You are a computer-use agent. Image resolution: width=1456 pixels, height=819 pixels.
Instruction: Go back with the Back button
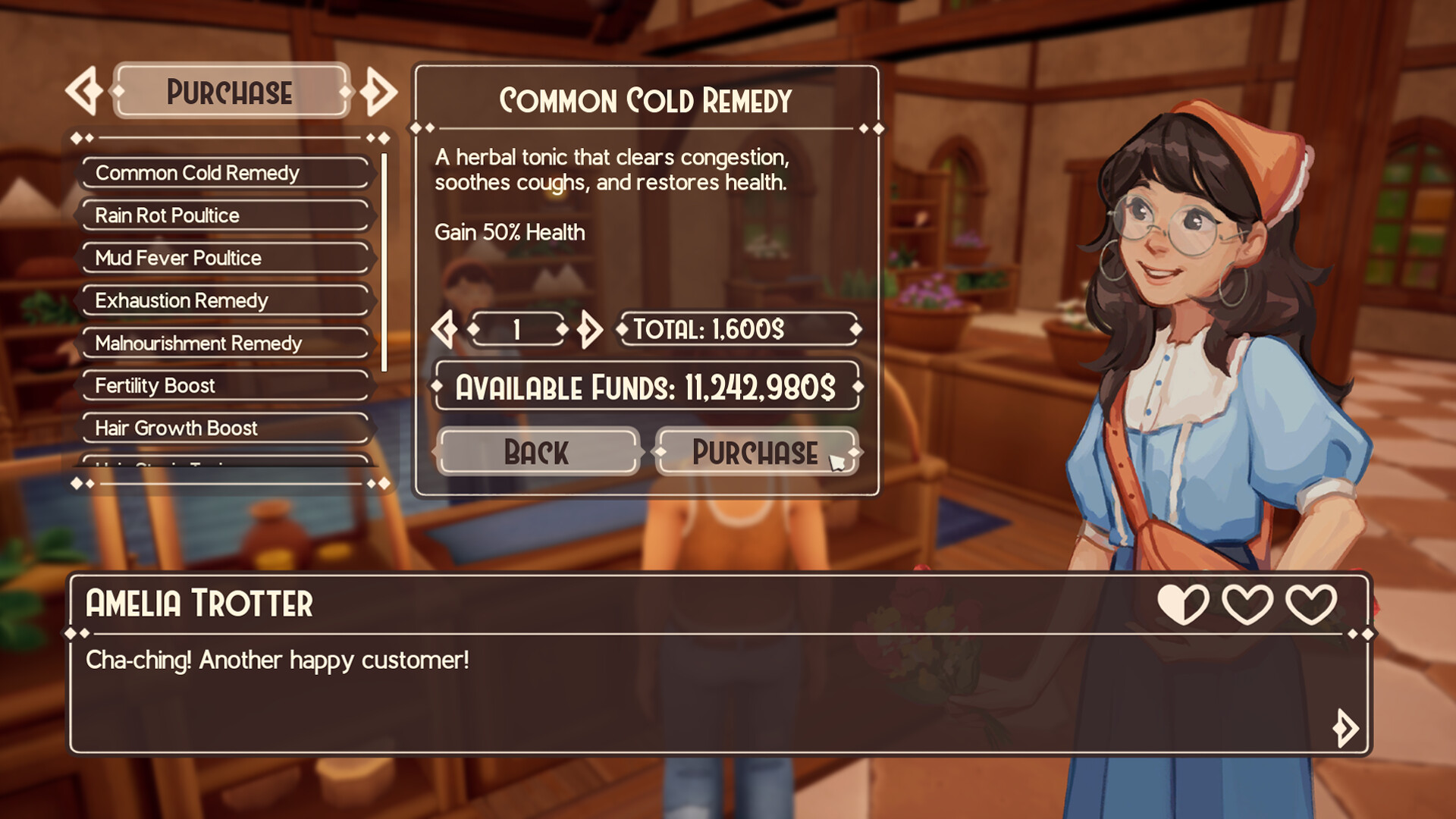tap(537, 452)
